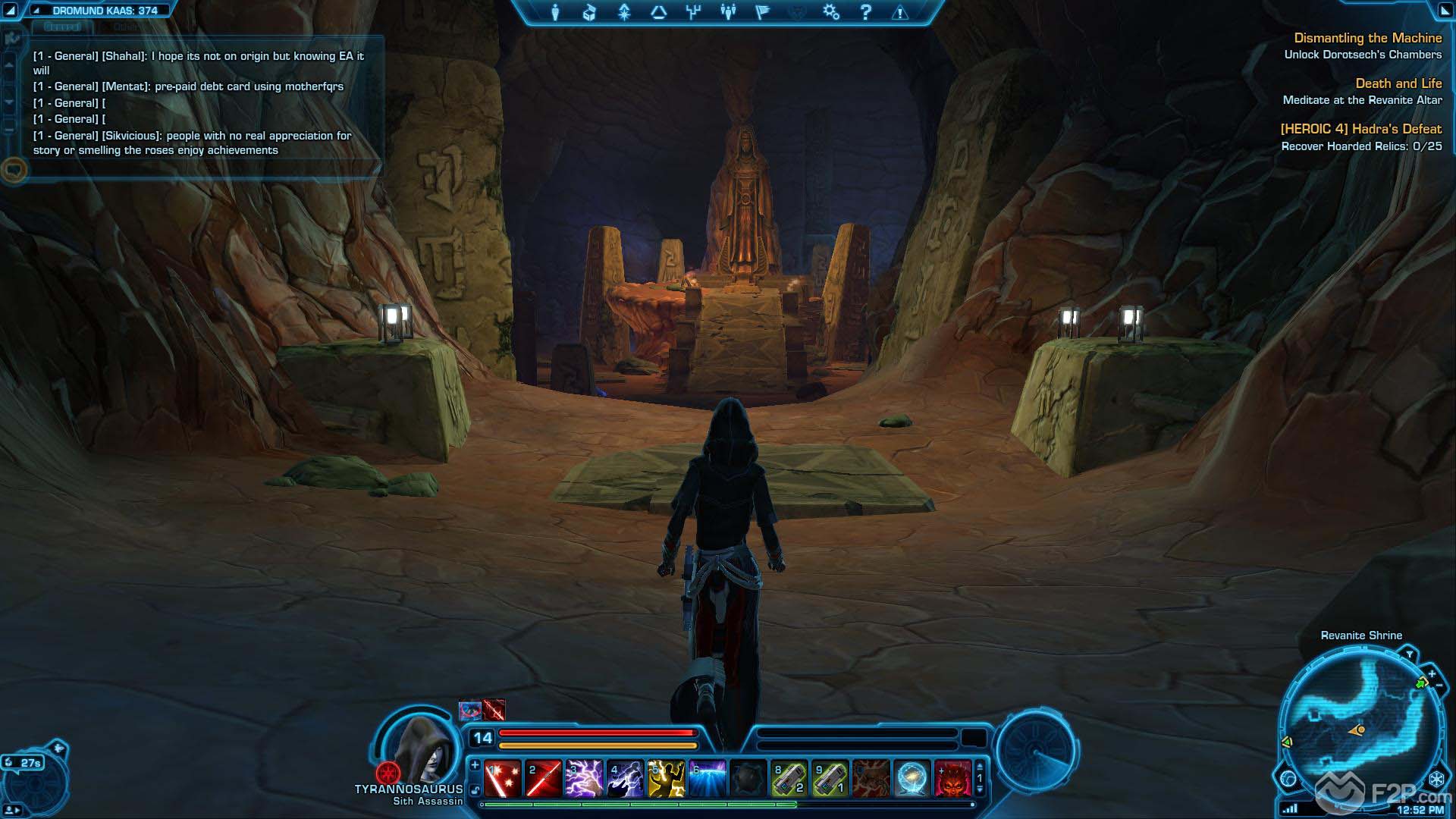Screen dimensions: 1456x819
Task: Open the chat bubble button below chat
Action: click(14, 169)
